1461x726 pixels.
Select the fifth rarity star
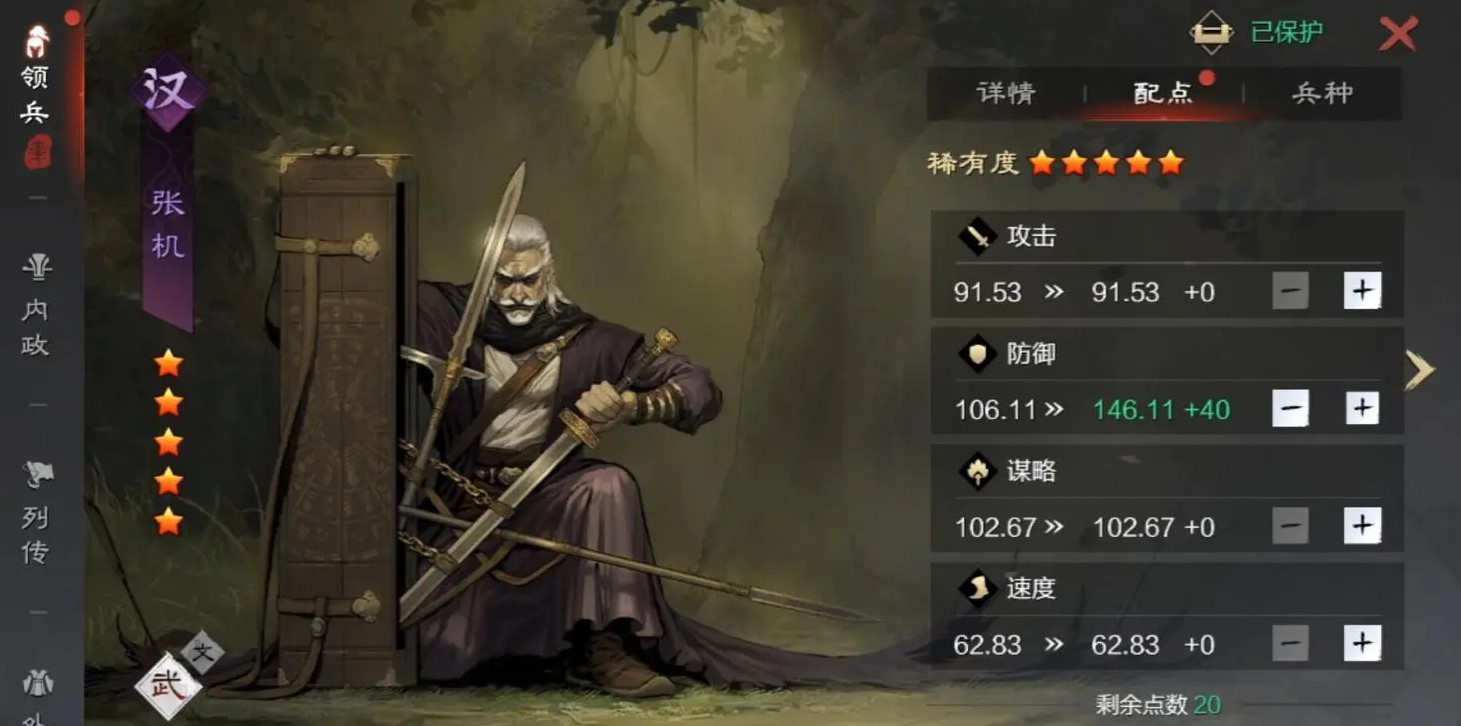[1170, 161]
